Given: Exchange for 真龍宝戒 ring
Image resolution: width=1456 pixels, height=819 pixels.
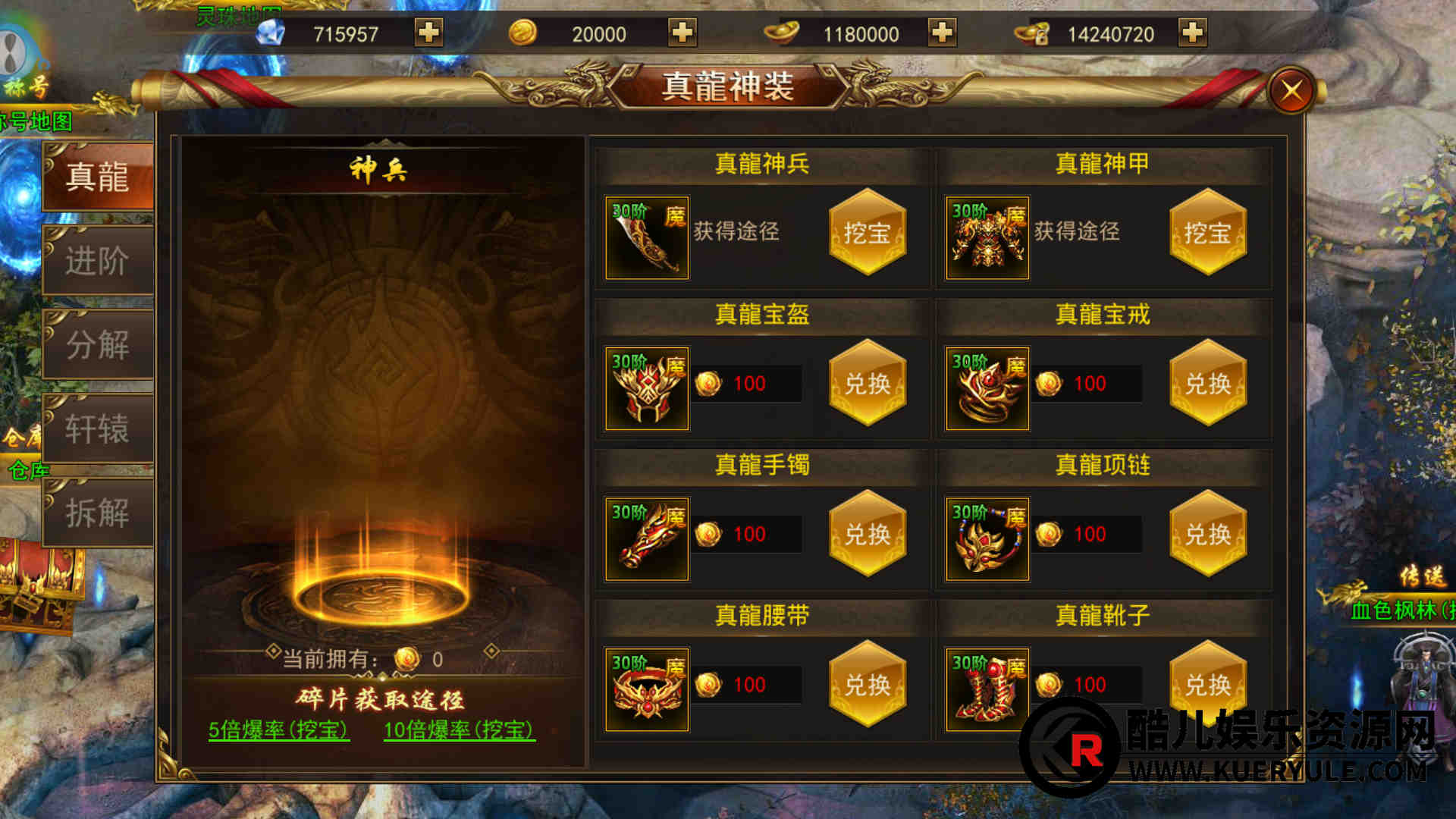Looking at the screenshot, I should (x=1208, y=384).
